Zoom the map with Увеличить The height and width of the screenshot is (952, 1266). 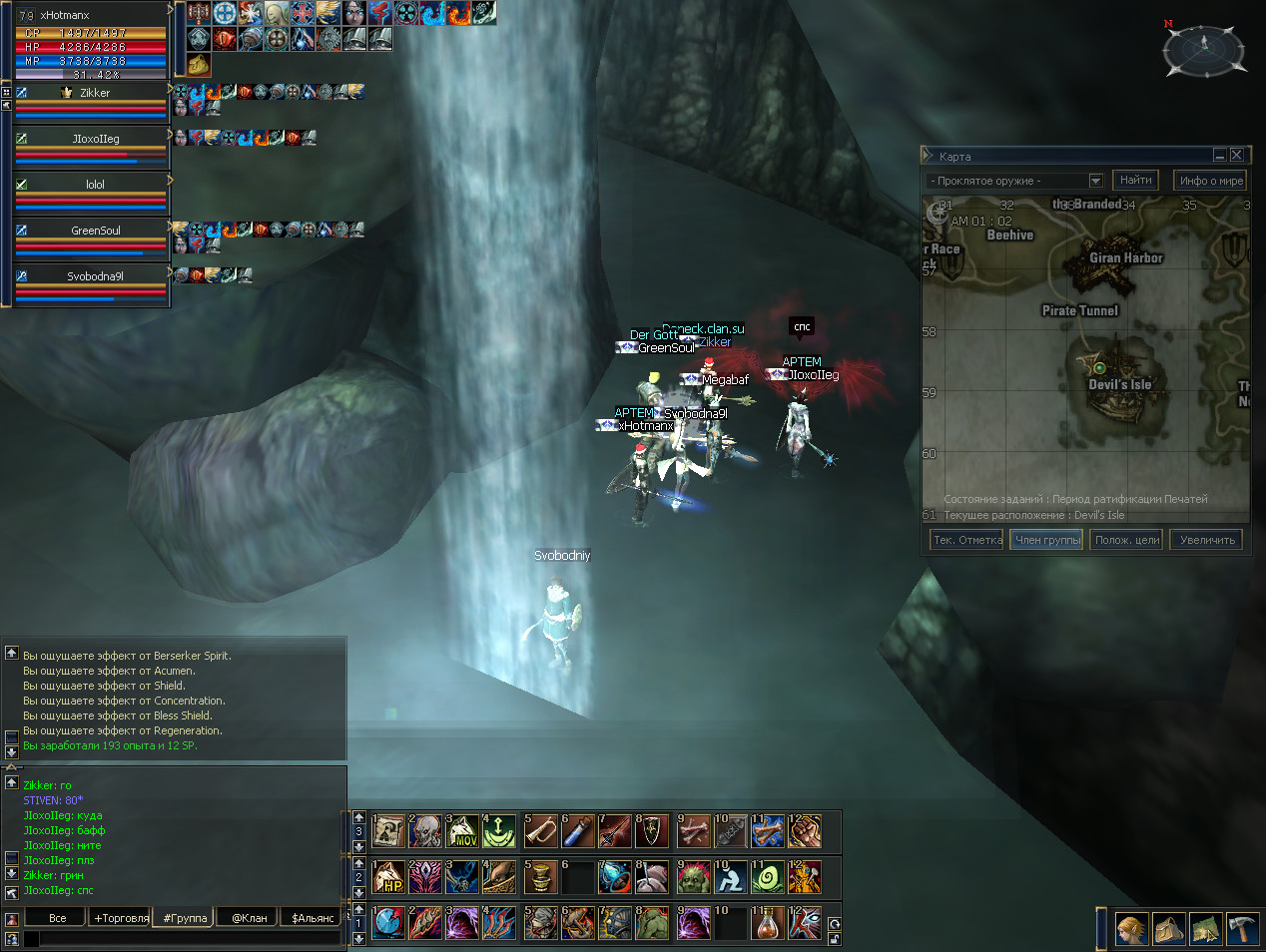[x=1206, y=540]
